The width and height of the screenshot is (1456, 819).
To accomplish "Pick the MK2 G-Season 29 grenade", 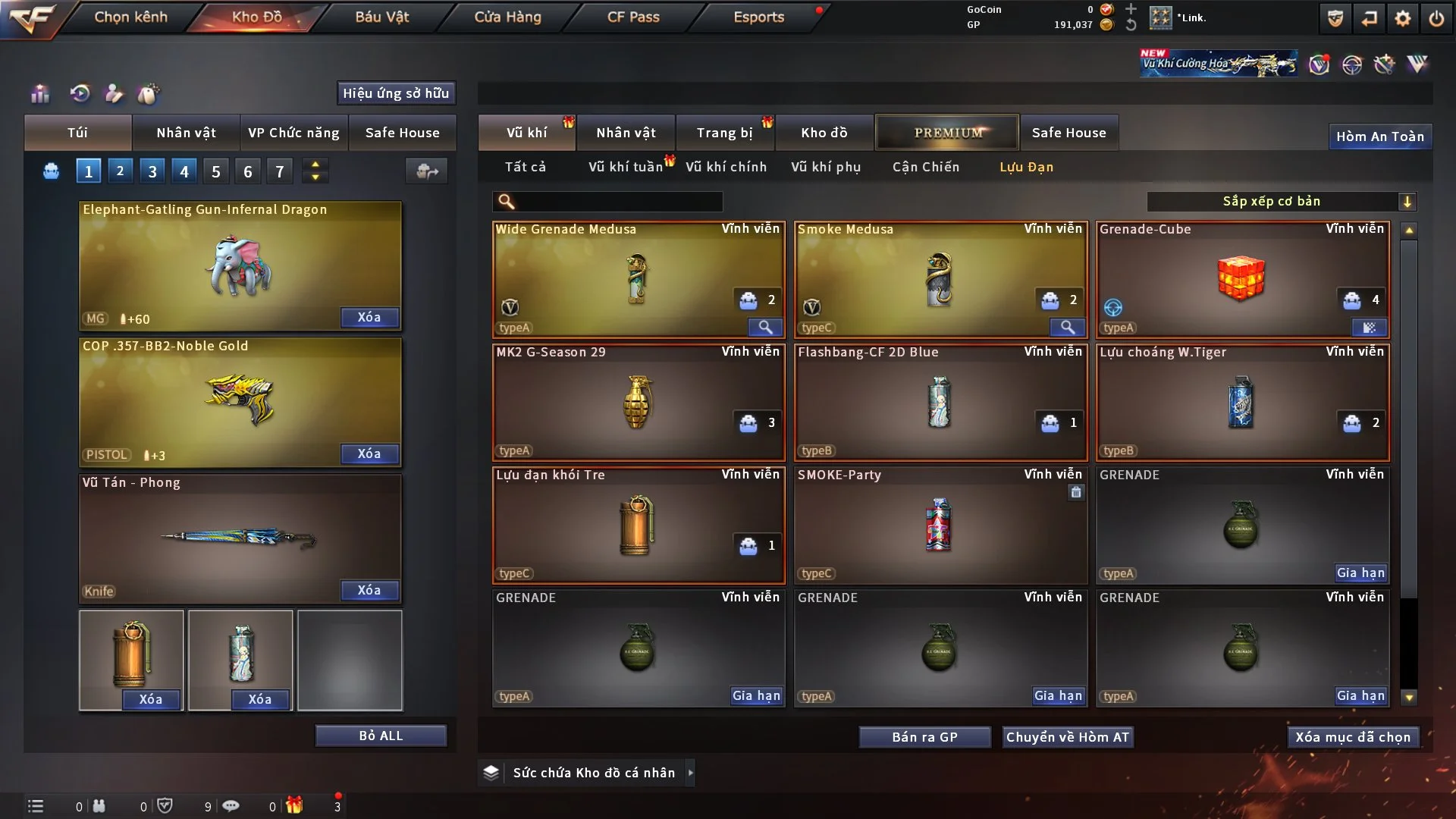I will coord(638,402).
